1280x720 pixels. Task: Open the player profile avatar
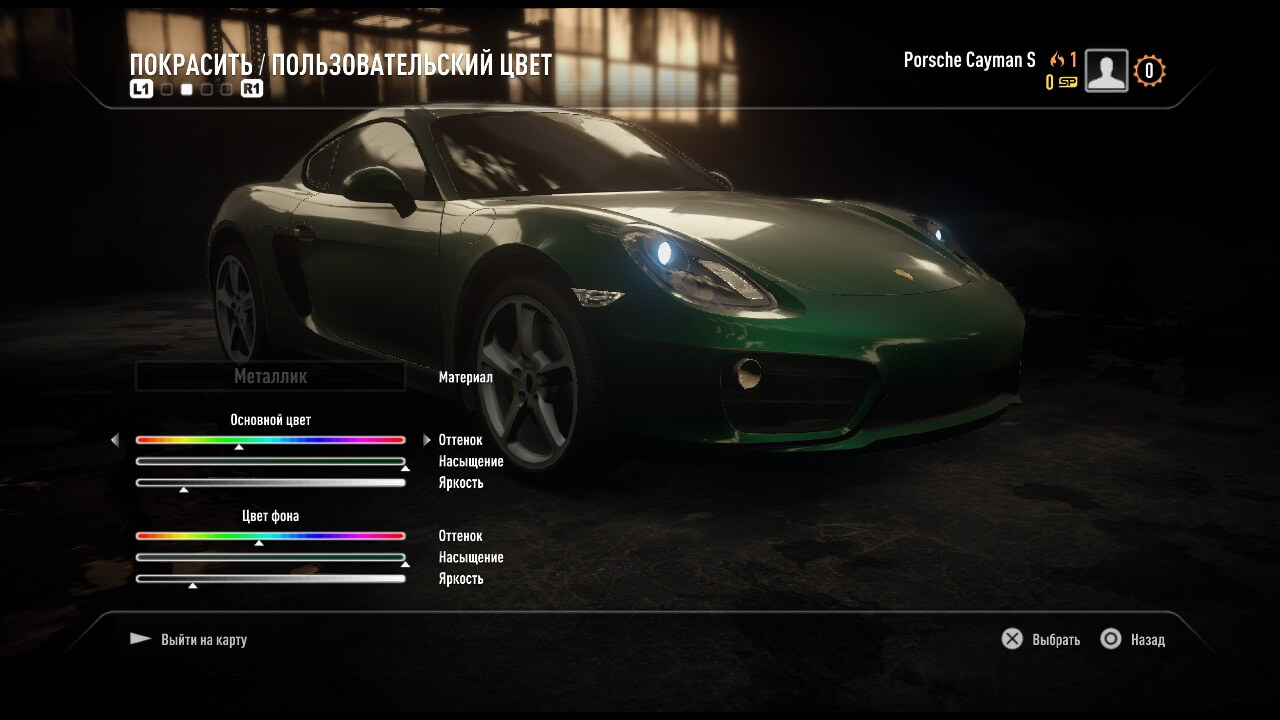[1106, 71]
